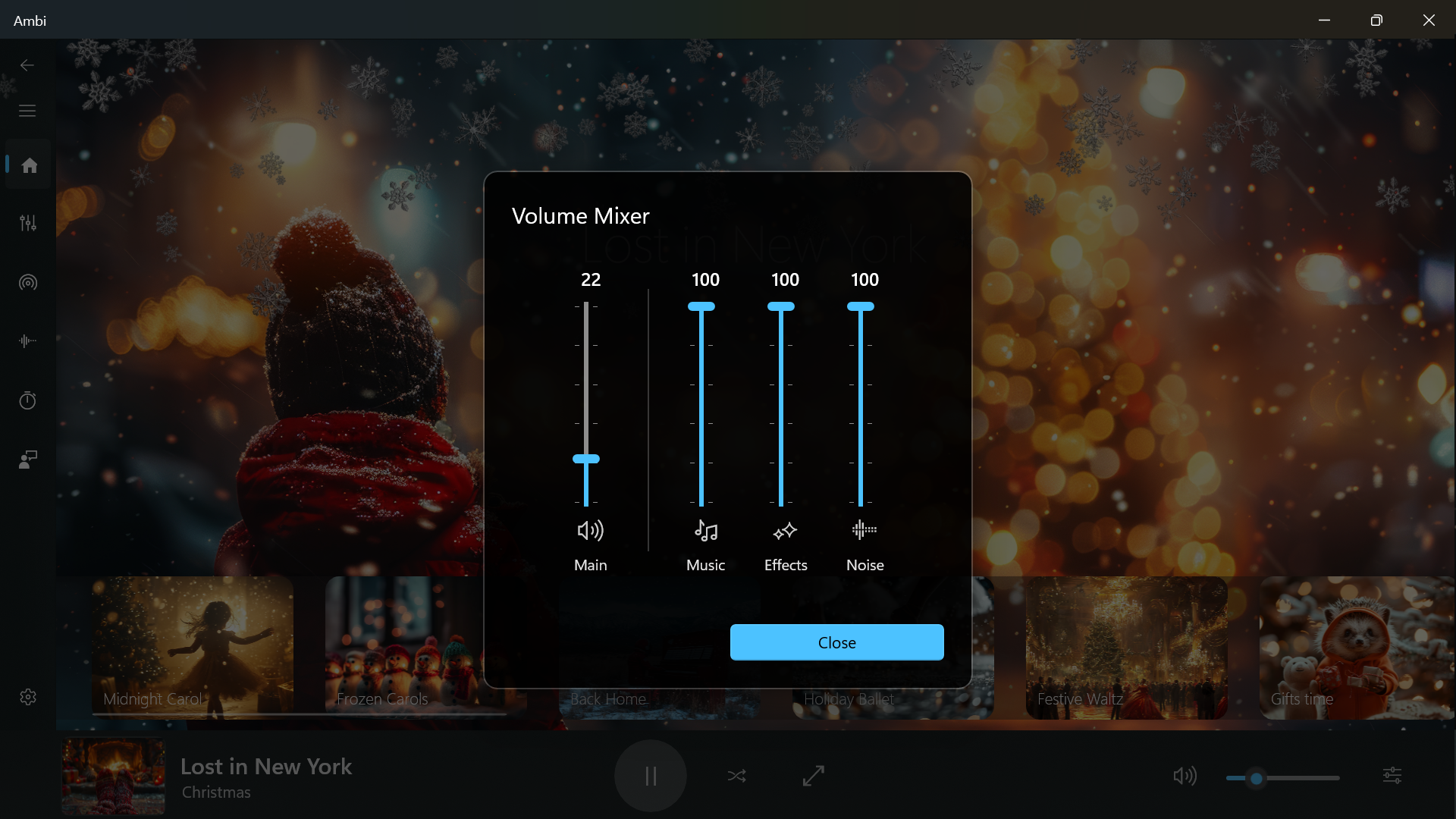Toggle the Effects sparkle icon
This screenshot has height=819, width=1456.
[786, 531]
